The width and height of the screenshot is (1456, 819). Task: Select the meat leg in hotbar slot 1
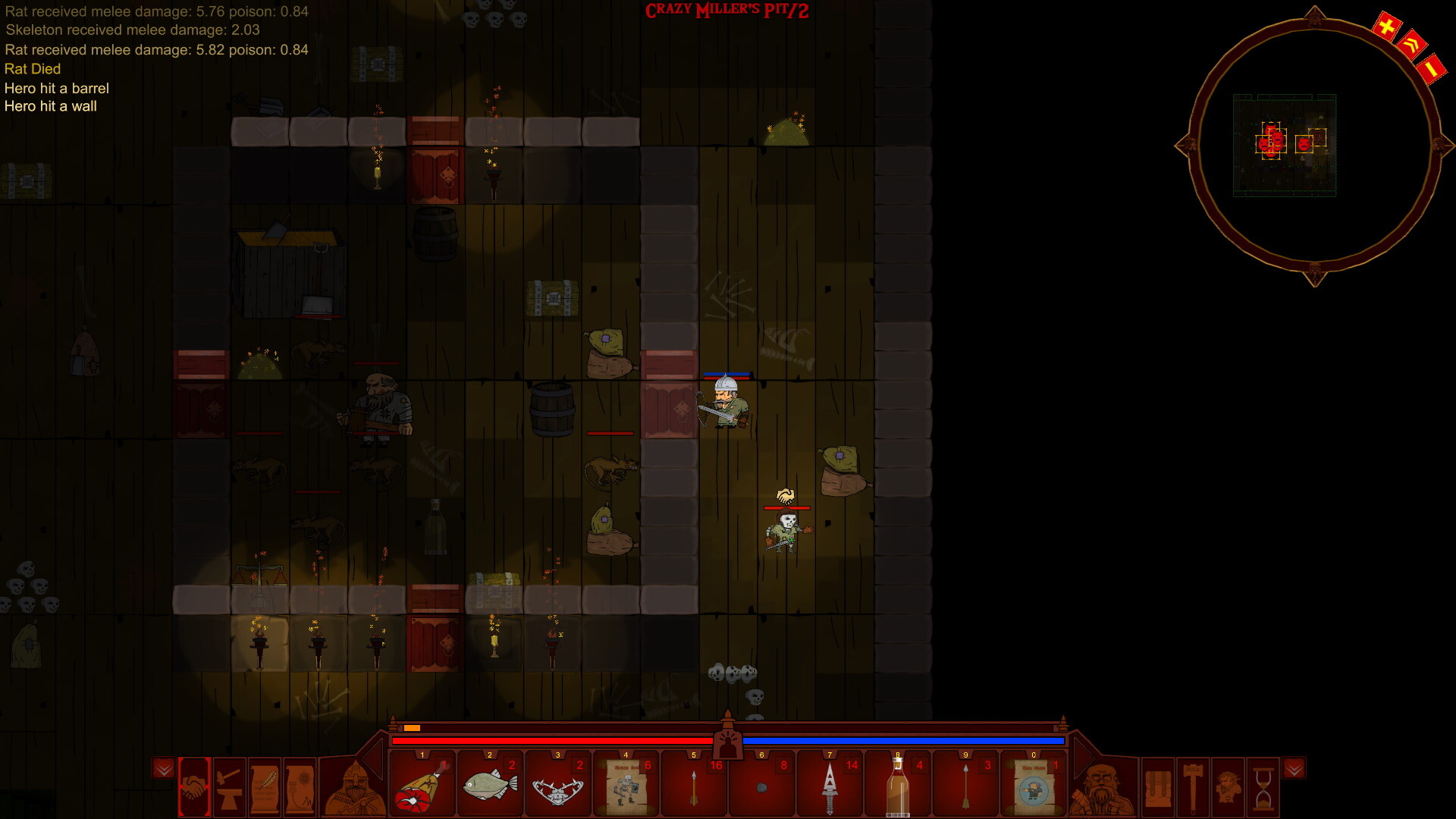422,787
